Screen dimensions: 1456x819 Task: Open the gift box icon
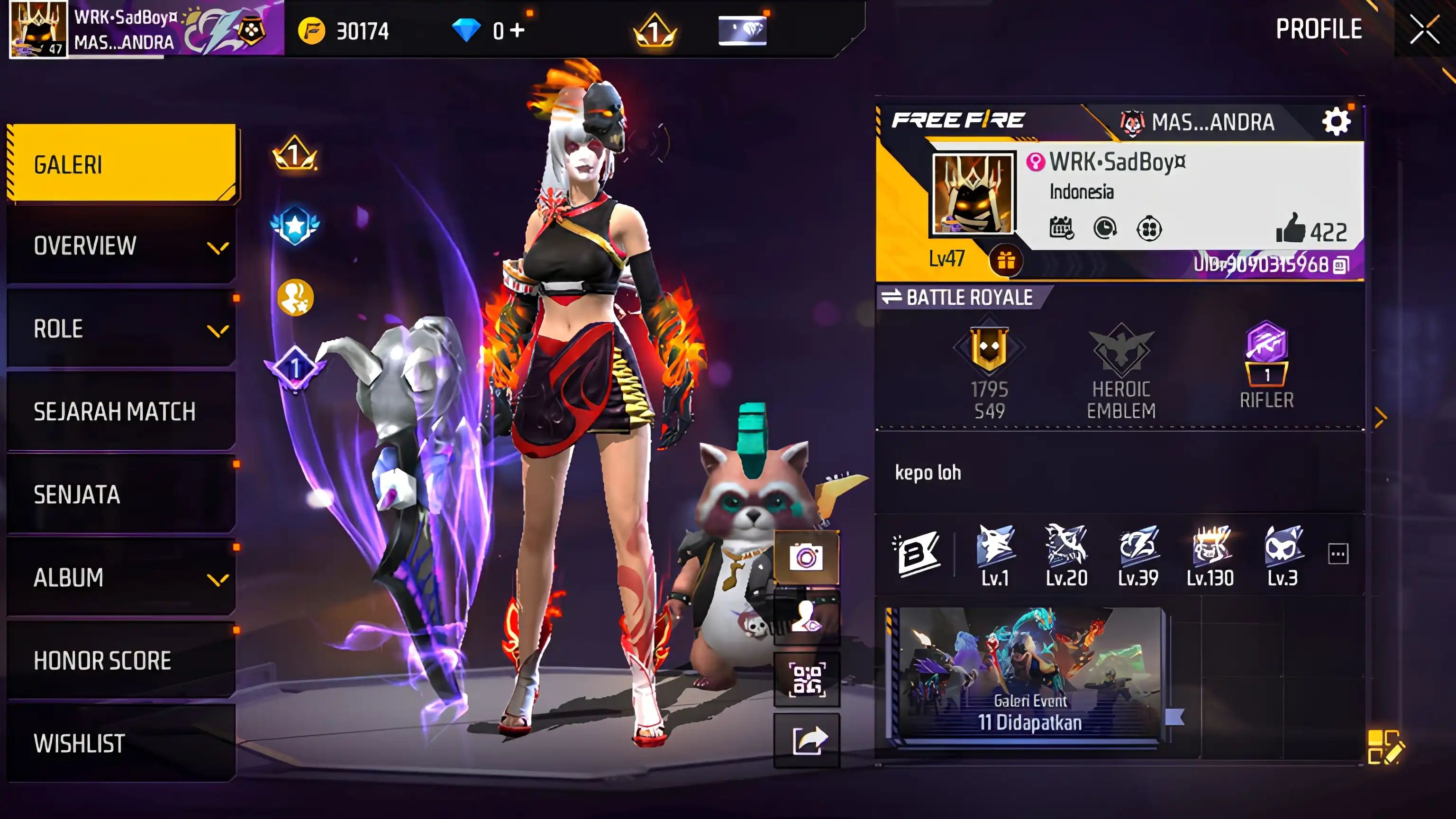(x=1006, y=261)
